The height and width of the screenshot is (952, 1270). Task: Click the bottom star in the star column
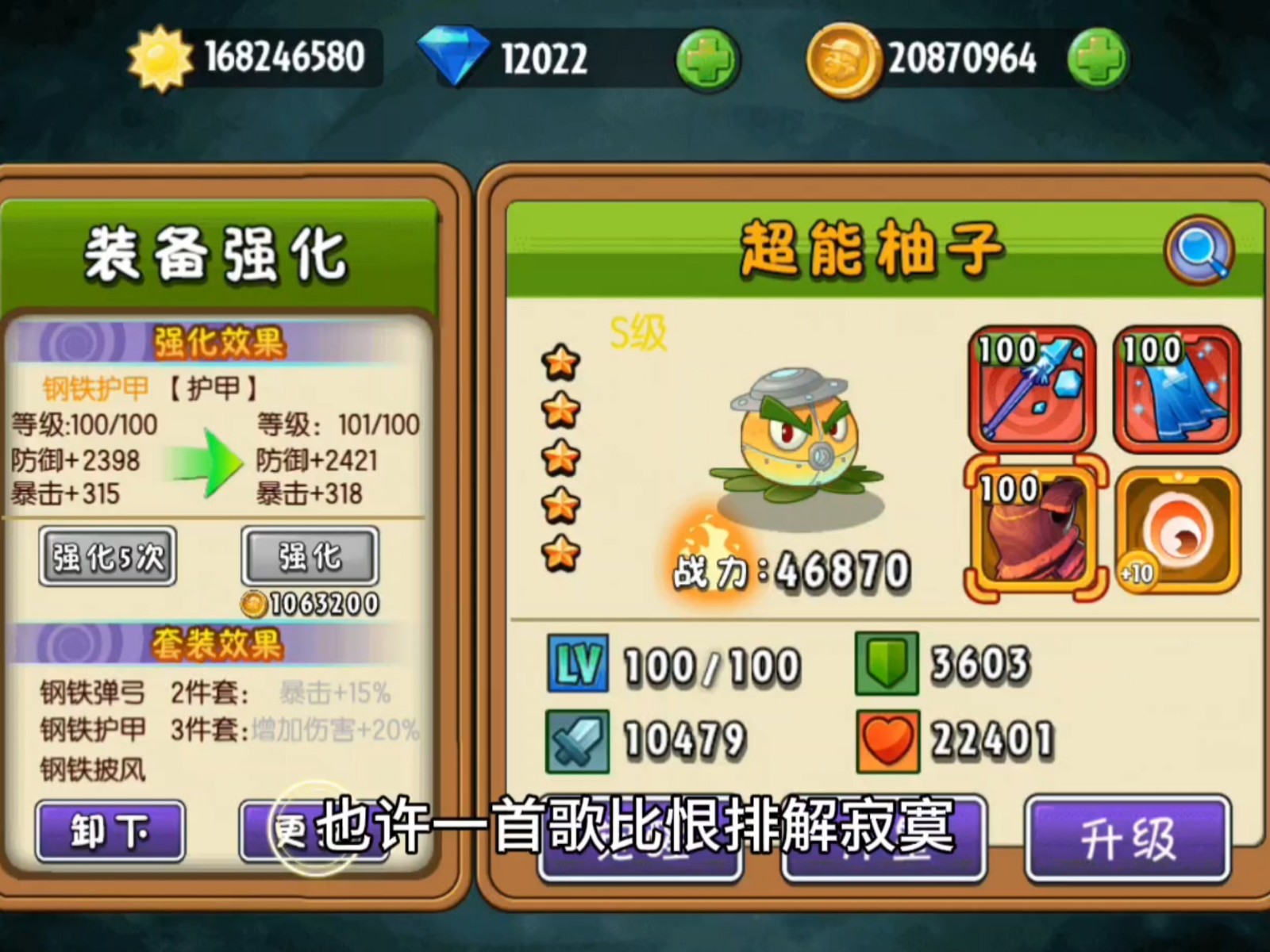[563, 553]
